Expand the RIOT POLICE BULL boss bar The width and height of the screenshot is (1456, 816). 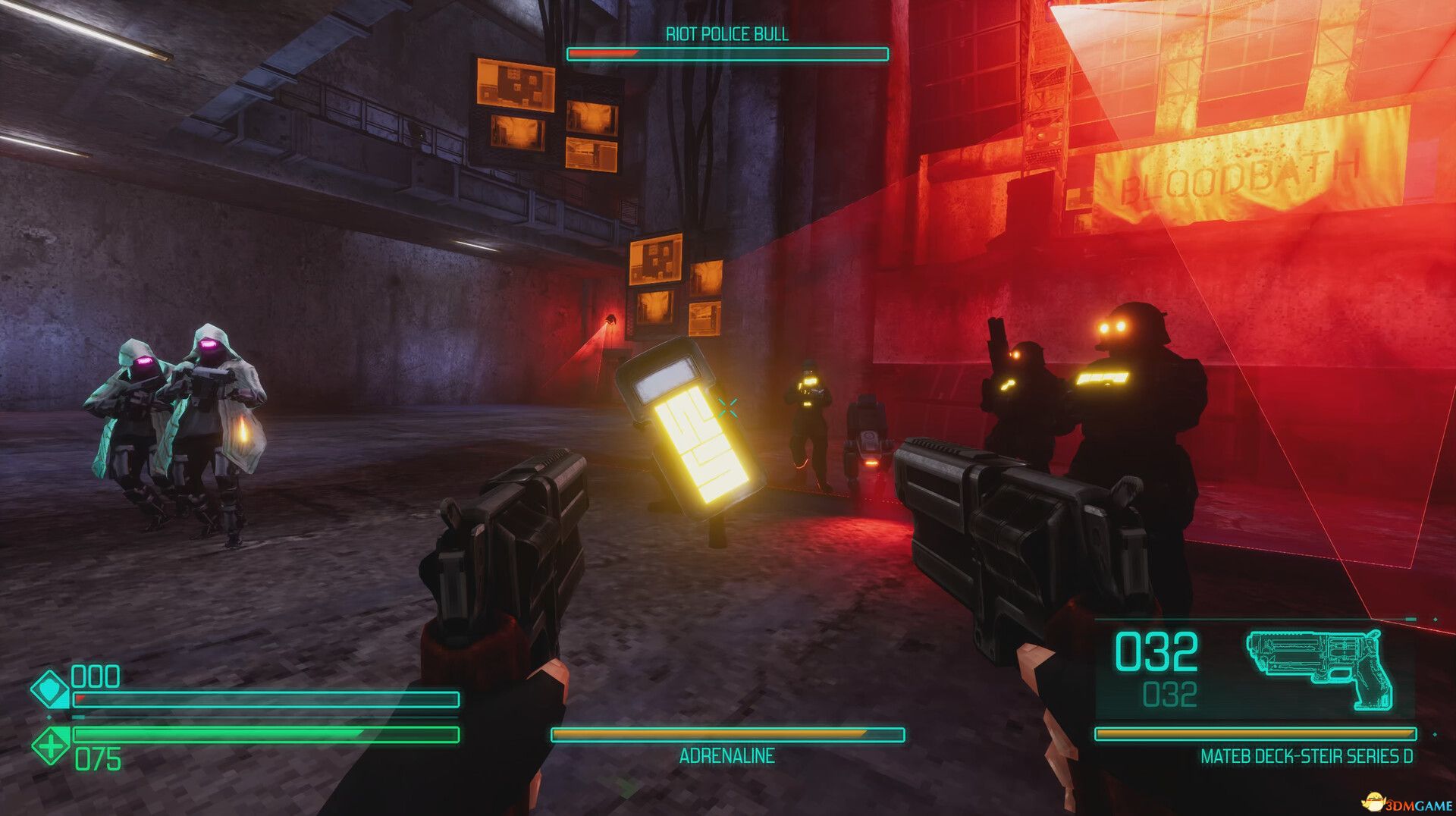[727, 54]
